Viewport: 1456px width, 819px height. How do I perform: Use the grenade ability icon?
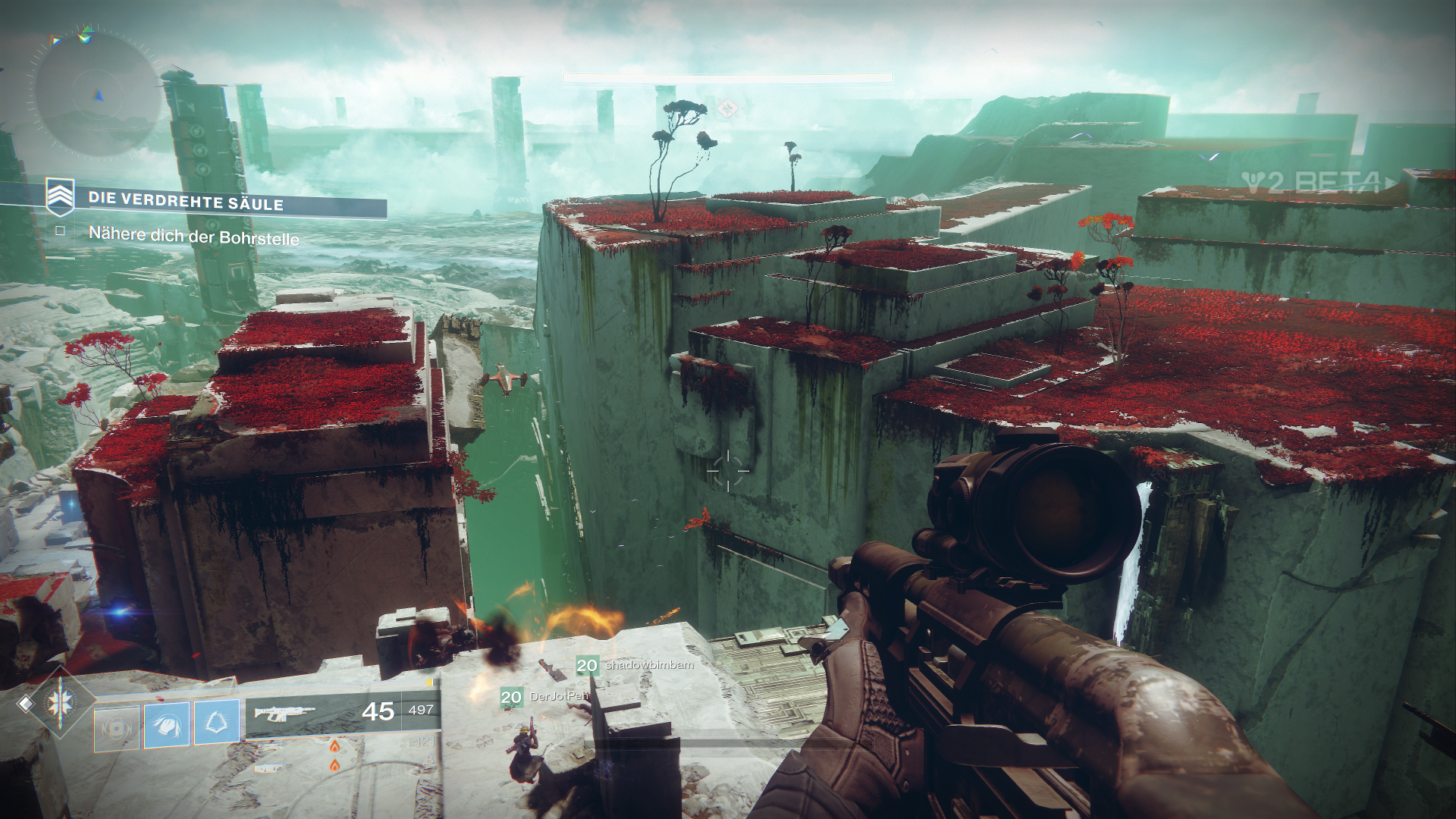coord(116,728)
